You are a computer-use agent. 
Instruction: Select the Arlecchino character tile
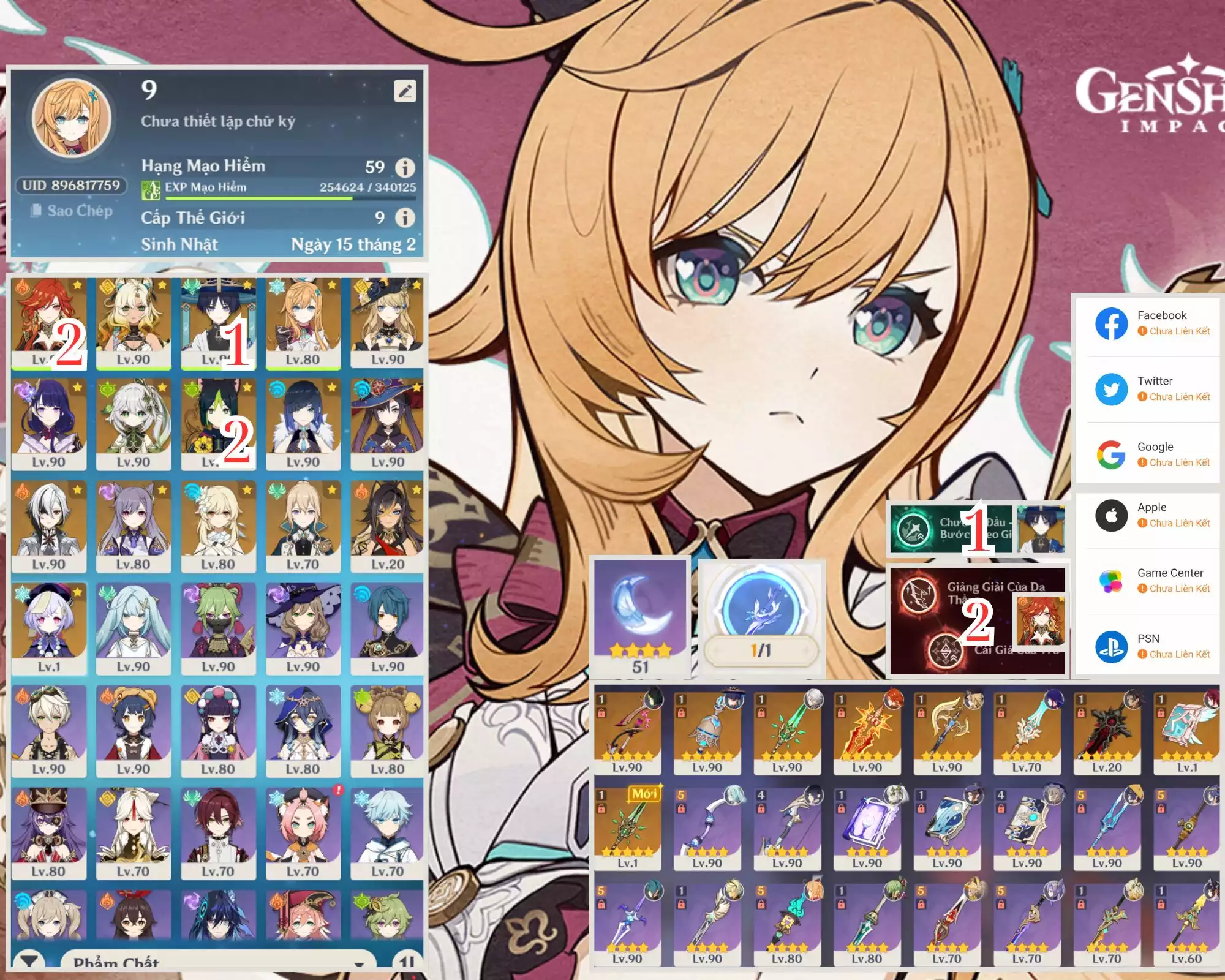click(48, 526)
